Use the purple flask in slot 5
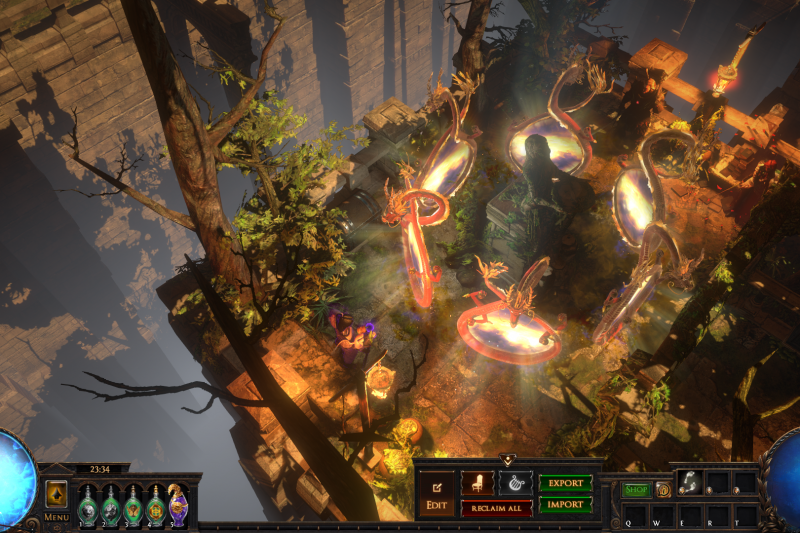The width and height of the screenshot is (800, 533). (178, 505)
